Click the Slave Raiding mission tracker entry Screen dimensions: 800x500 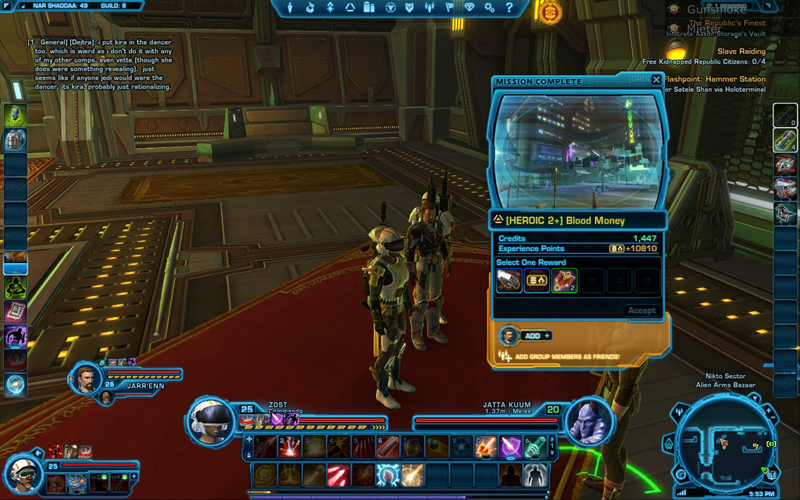click(741, 51)
